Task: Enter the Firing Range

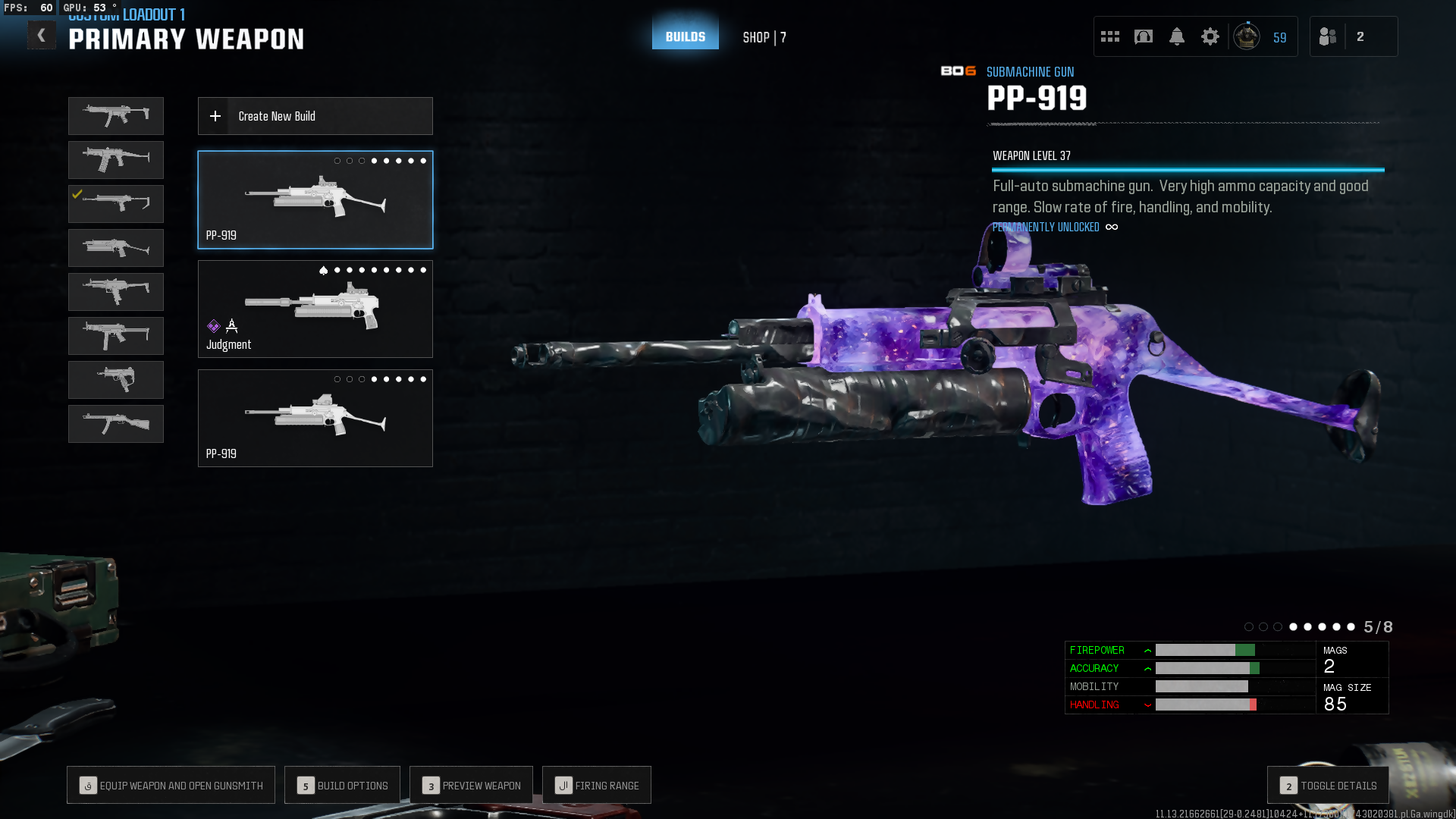Action: tap(597, 786)
